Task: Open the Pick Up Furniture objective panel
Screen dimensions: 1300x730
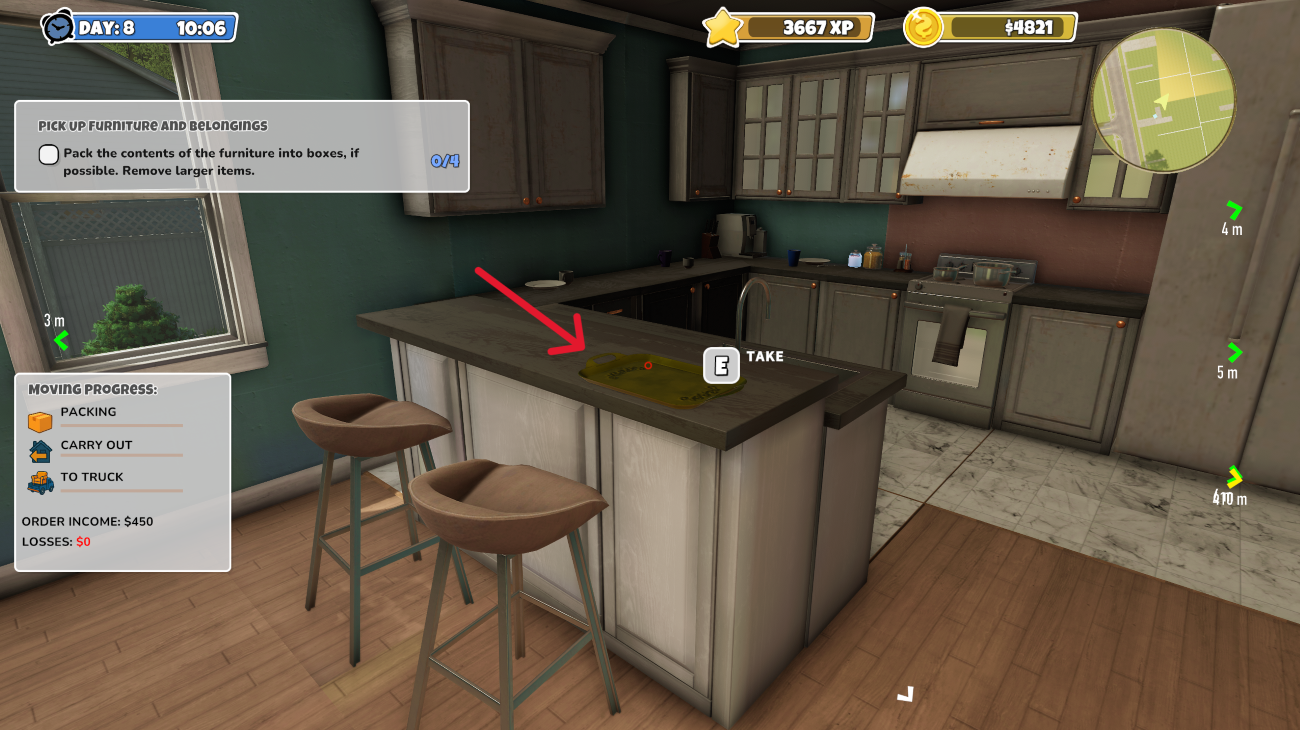Action: click(x=241, y=146)
